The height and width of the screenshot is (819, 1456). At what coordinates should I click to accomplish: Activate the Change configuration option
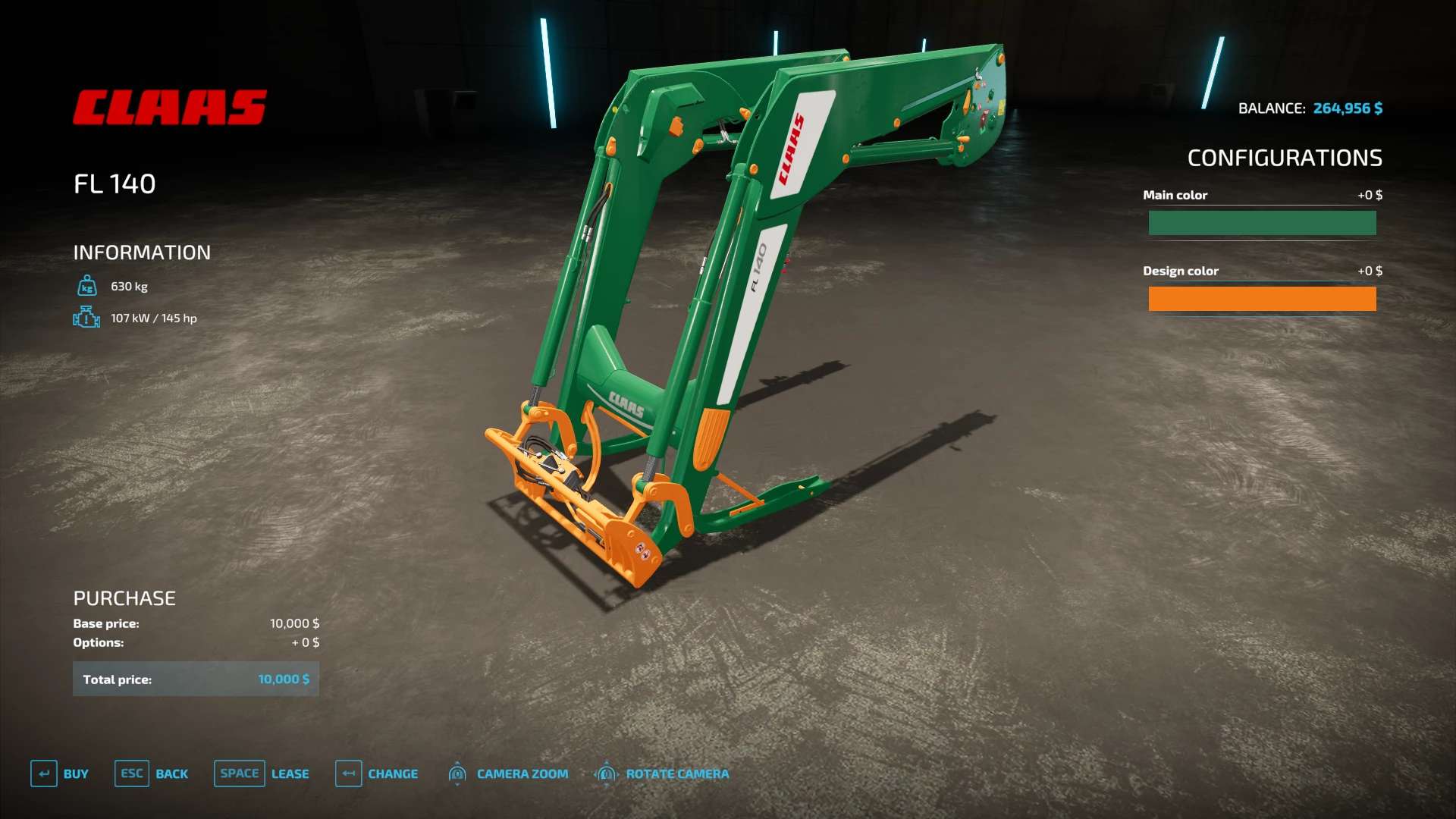(x=377, y=773)
